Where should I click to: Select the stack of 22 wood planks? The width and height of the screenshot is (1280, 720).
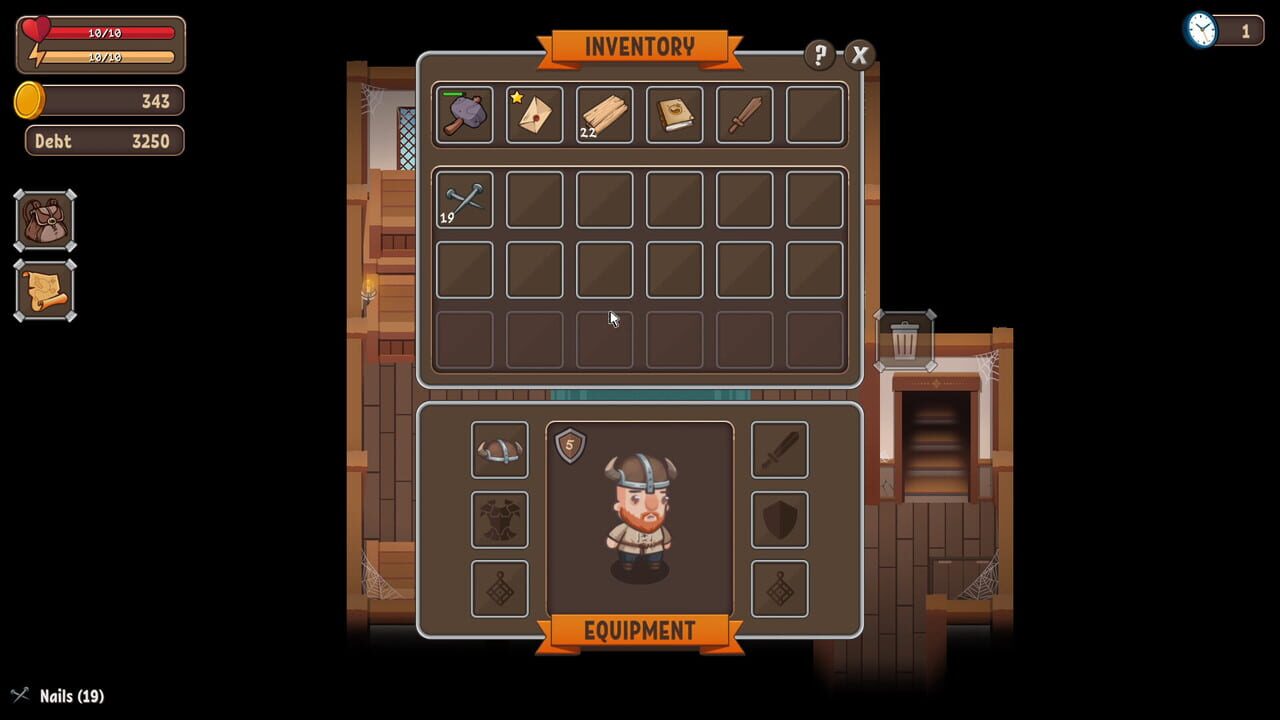pyautogui.click(x=603, y=114)
